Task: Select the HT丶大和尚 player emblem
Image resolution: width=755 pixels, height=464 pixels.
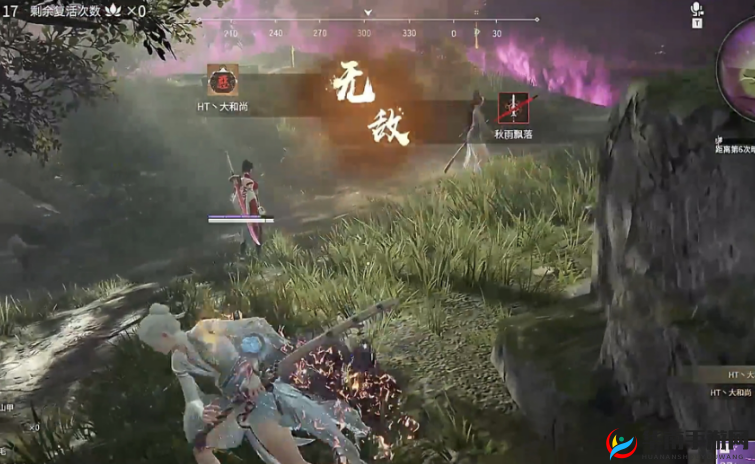Action: click(x=222, y=80)
